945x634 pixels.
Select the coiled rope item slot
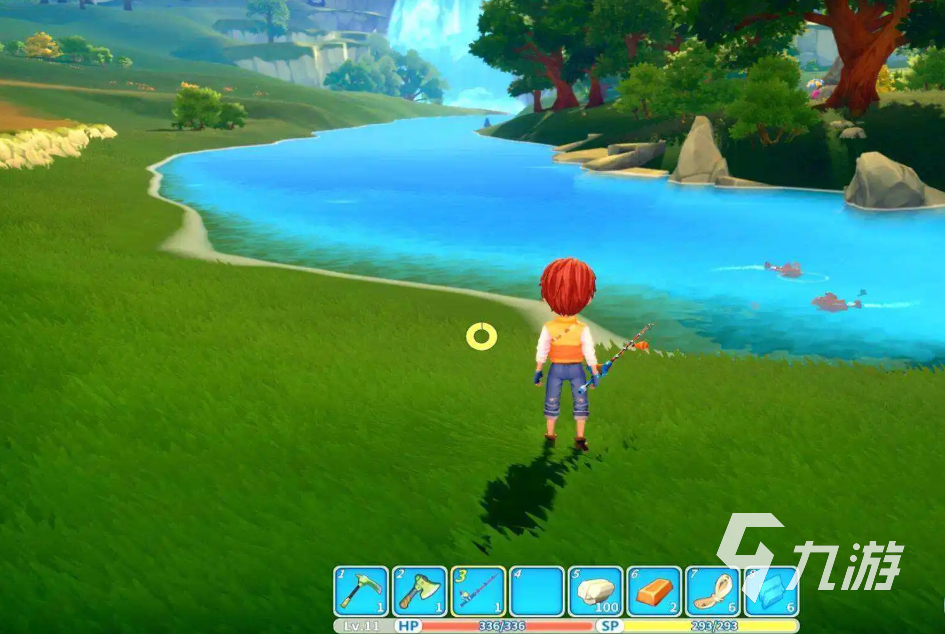point(714,591)
